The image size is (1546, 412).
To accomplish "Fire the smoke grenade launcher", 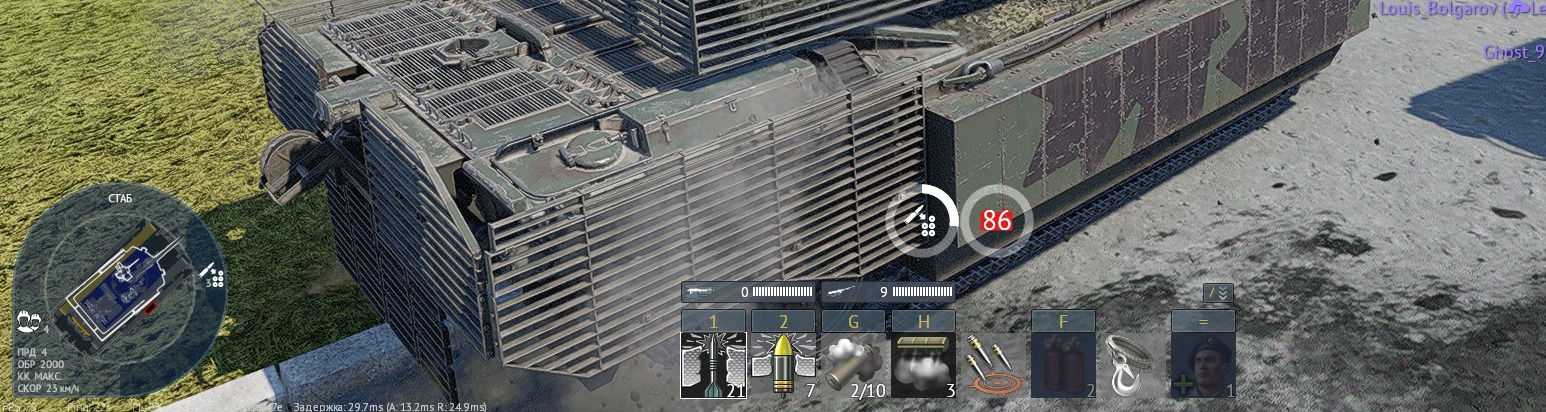I will [x=853, y=365].
